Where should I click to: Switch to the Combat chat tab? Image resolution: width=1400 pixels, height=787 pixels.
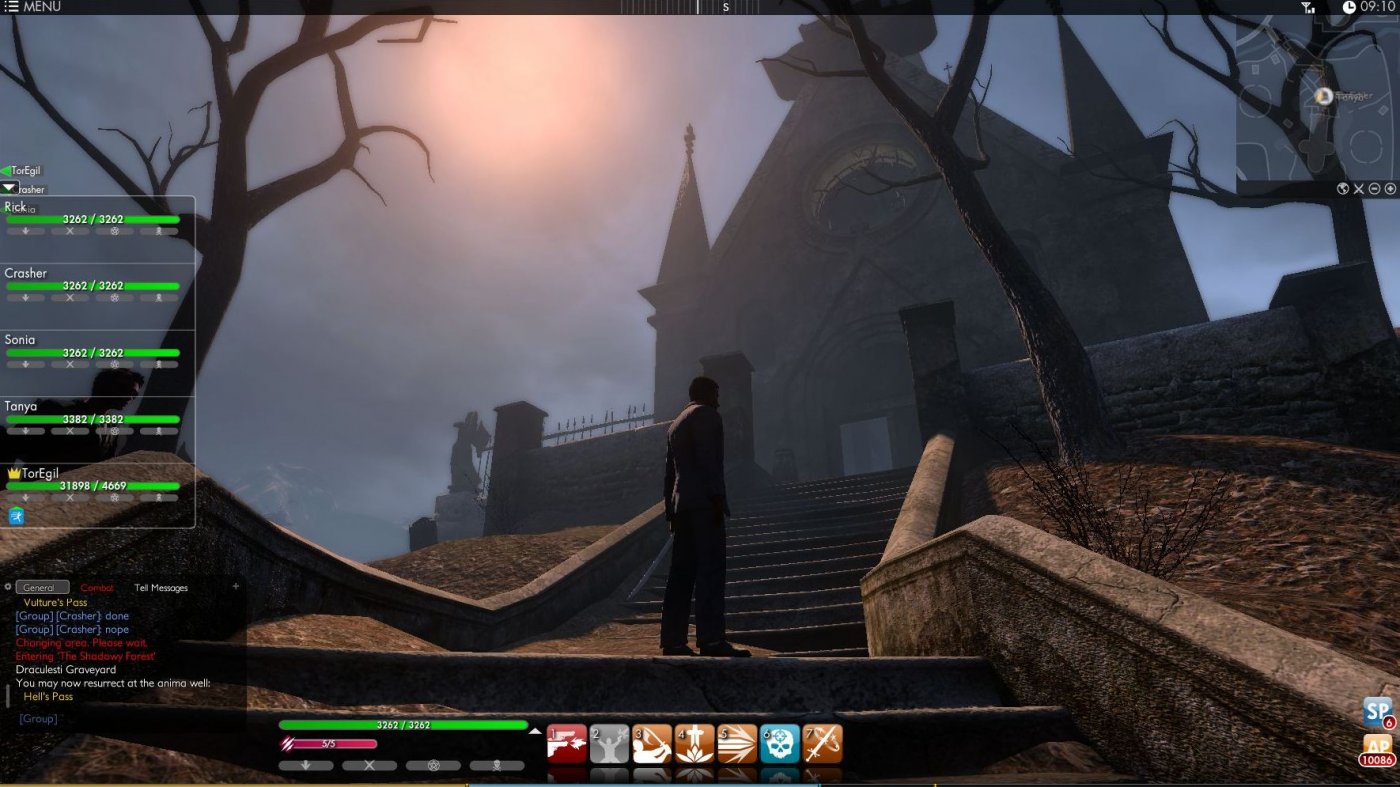[99, 587]
